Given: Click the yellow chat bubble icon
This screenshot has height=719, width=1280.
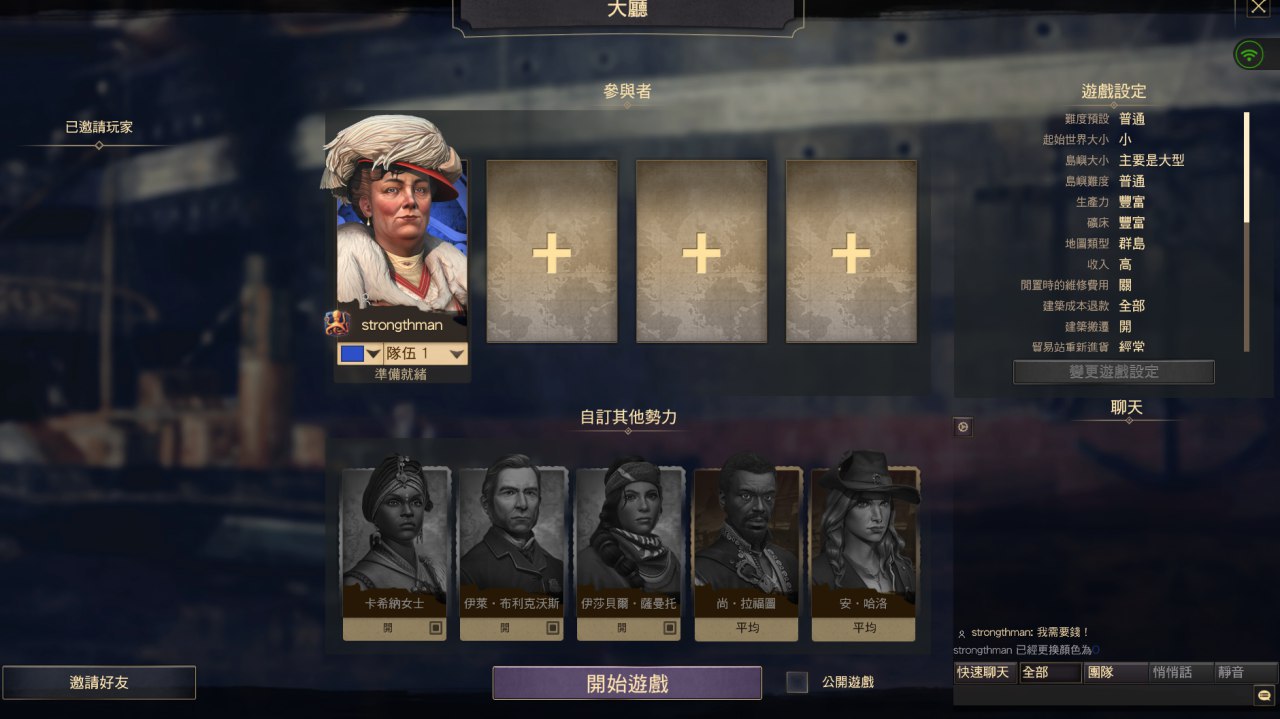Looking at the screenshot, I should (x=1264, y=694).
